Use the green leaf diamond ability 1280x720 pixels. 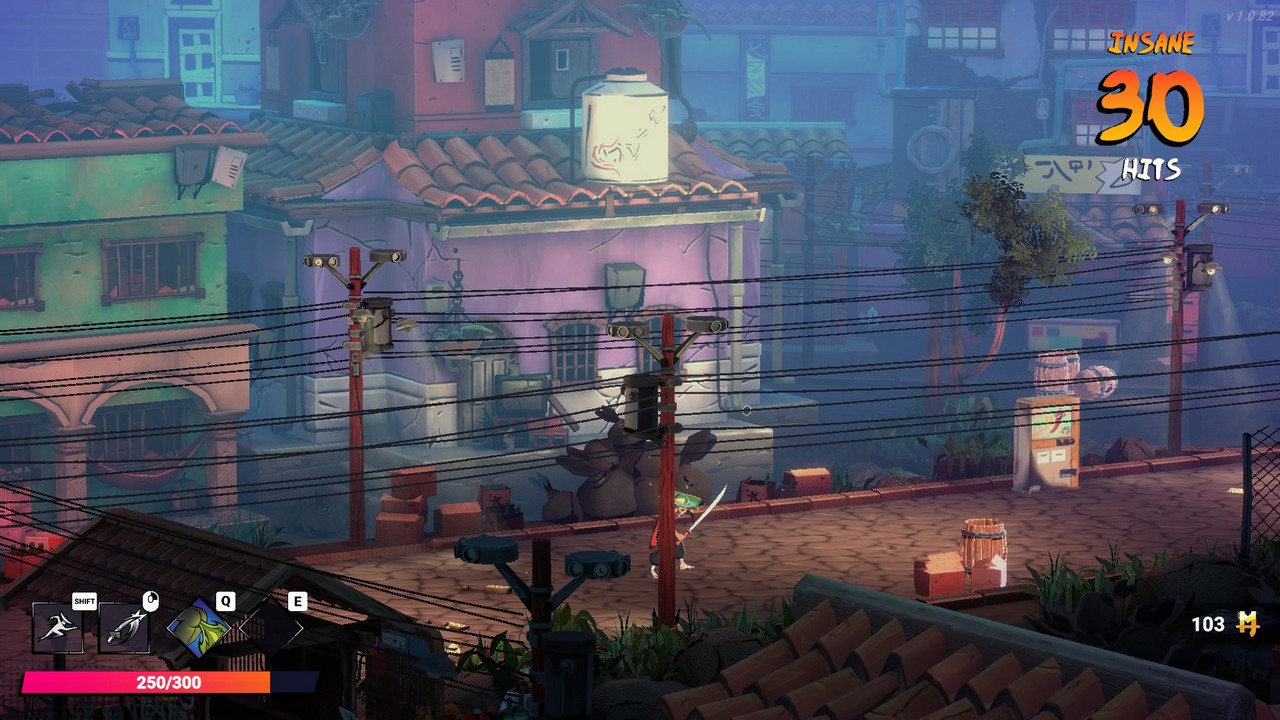198,628
